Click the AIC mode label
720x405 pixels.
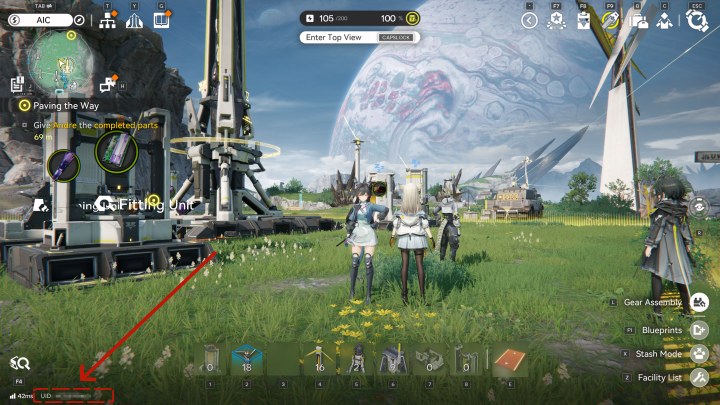tap(44, 20)
